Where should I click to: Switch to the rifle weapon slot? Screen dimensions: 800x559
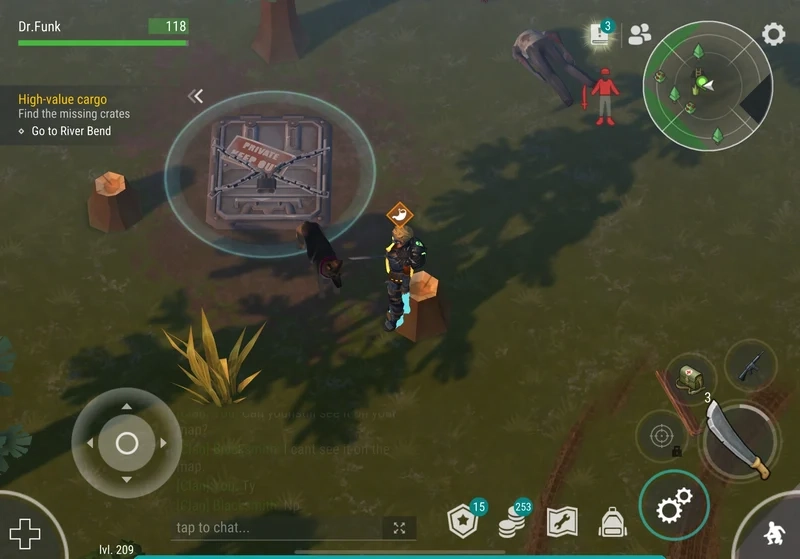coord(749,366)
